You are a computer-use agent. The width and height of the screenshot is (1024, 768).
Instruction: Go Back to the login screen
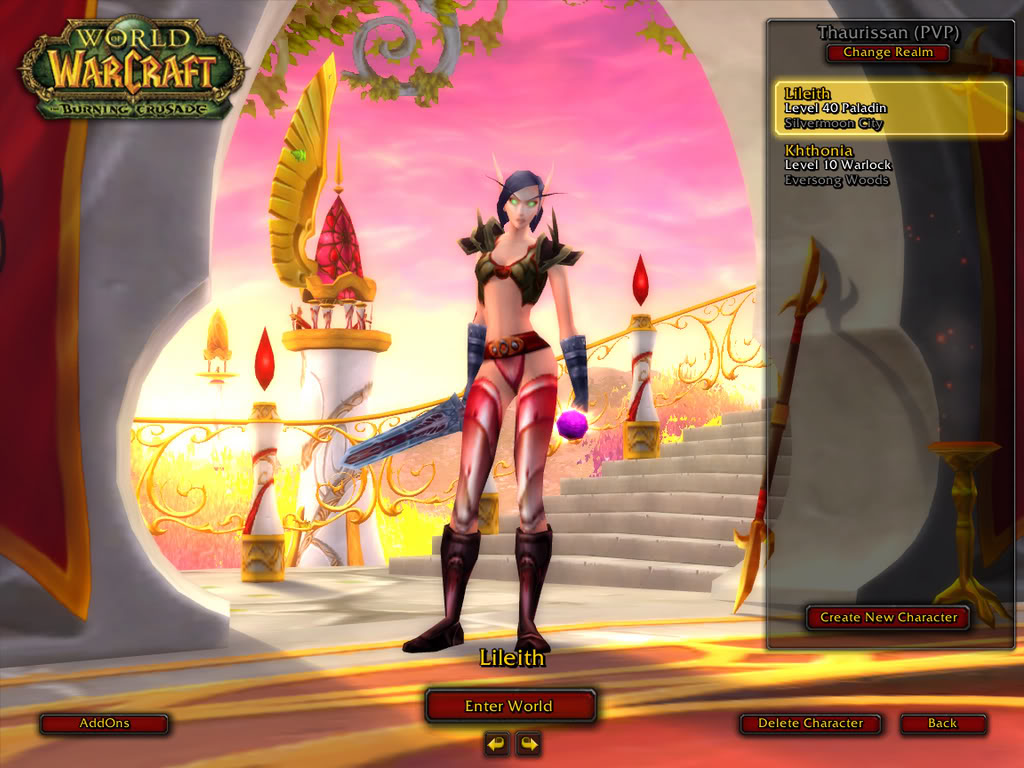[x=942, y=723]
